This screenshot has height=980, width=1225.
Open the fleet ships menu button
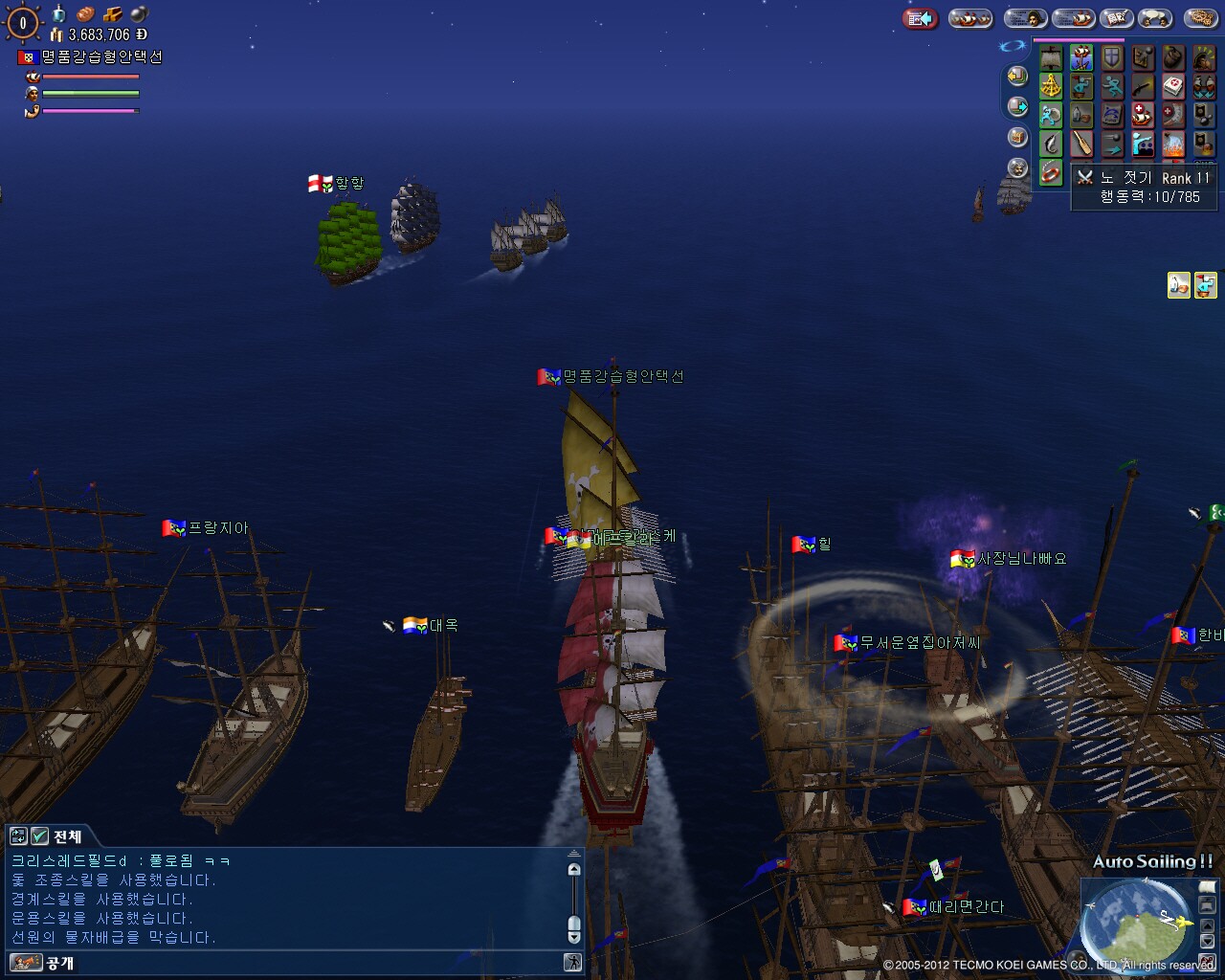point(970,18)
